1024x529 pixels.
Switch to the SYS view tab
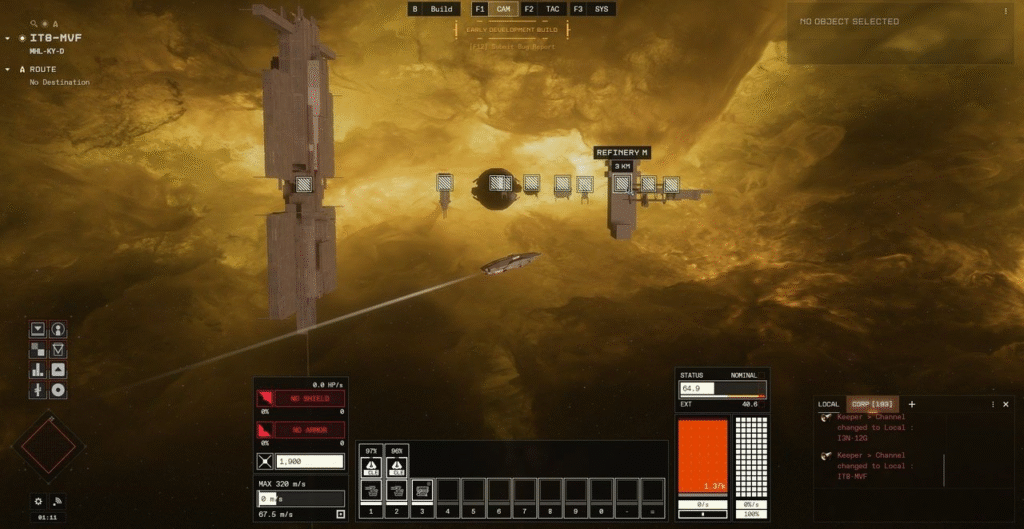[601, 9]
